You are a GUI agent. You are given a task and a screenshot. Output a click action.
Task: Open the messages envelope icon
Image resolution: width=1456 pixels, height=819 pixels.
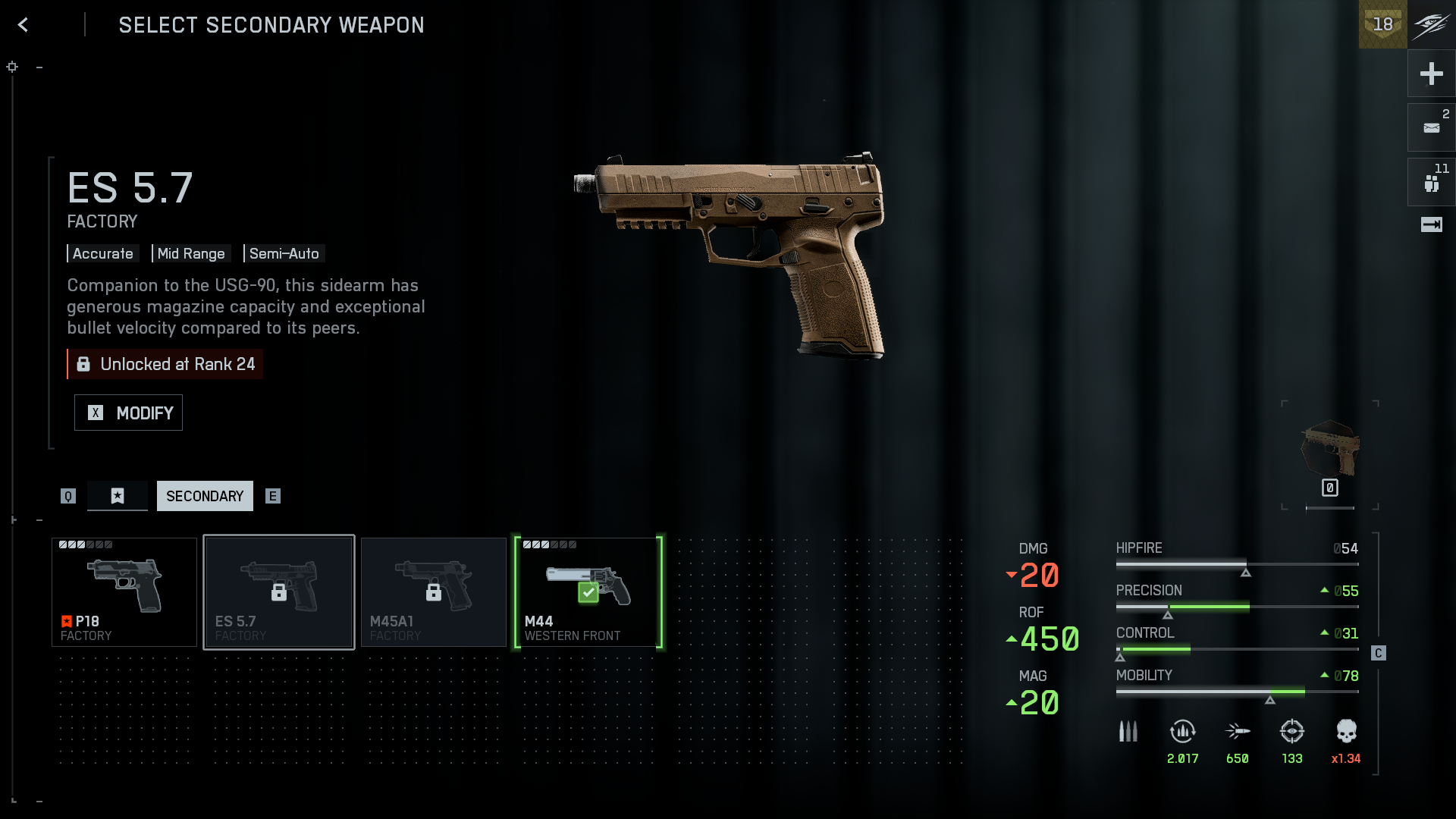coord(1431,127)
